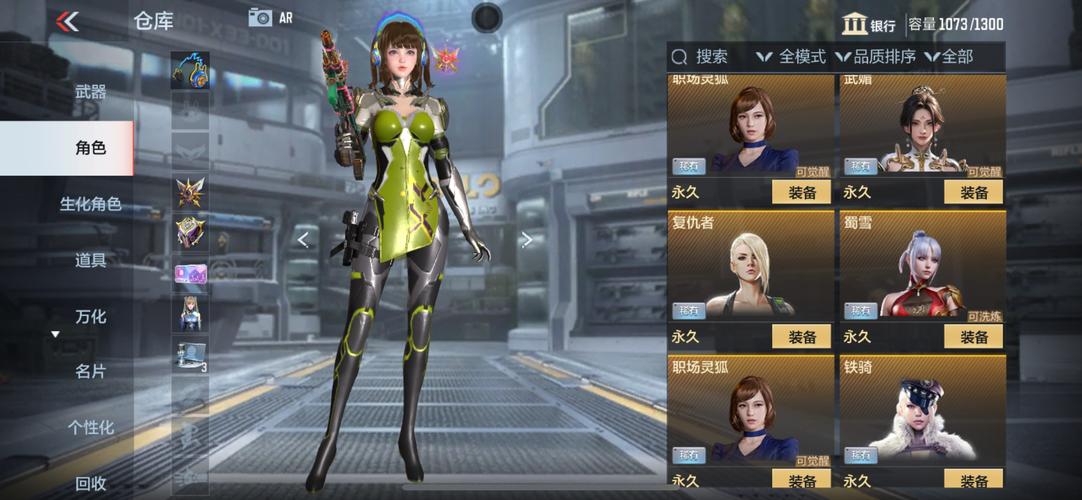This screenshot has width=1082, height=500.
Task: Open the 全模式 mode filter dropdown
Action: pos(791,57)
